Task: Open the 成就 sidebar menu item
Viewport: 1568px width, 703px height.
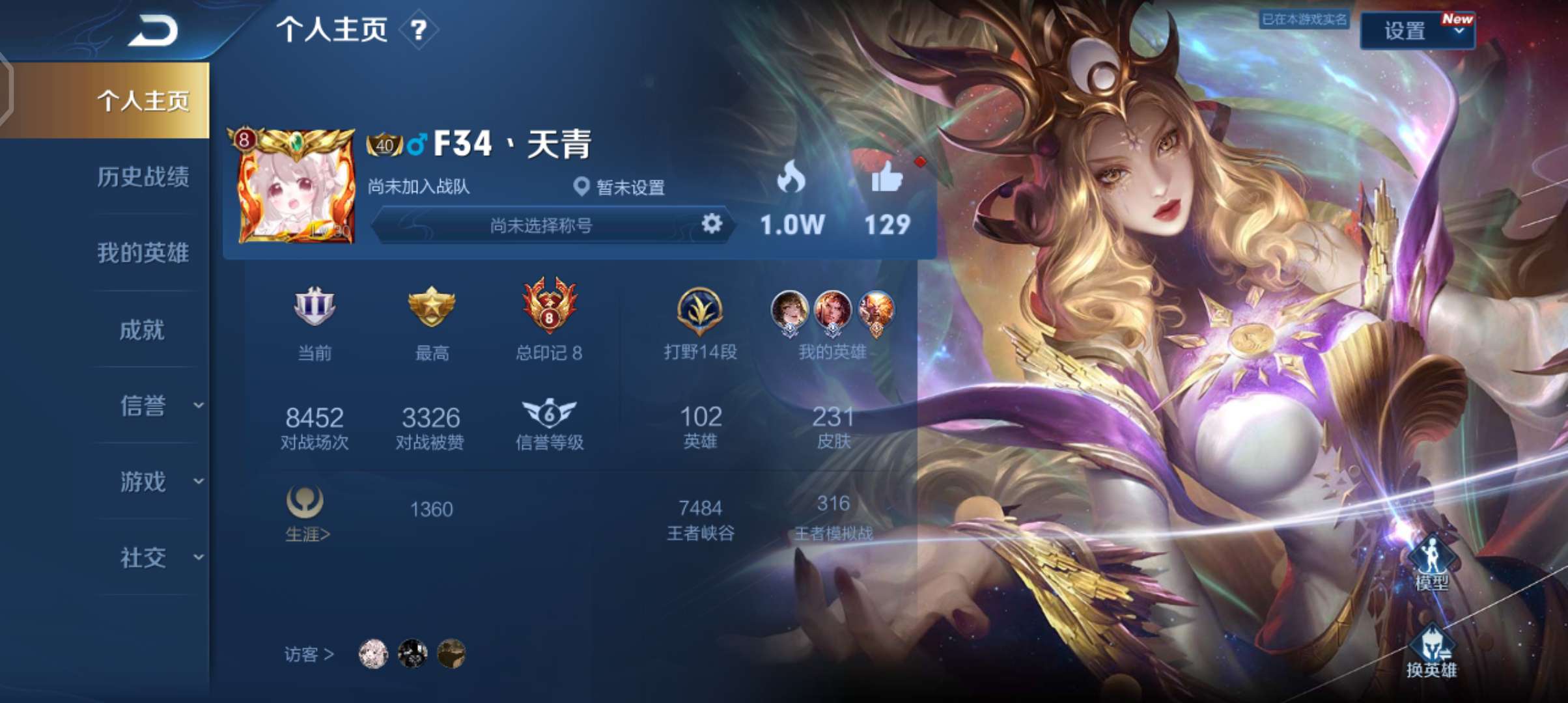Action: tap(142, 330)
